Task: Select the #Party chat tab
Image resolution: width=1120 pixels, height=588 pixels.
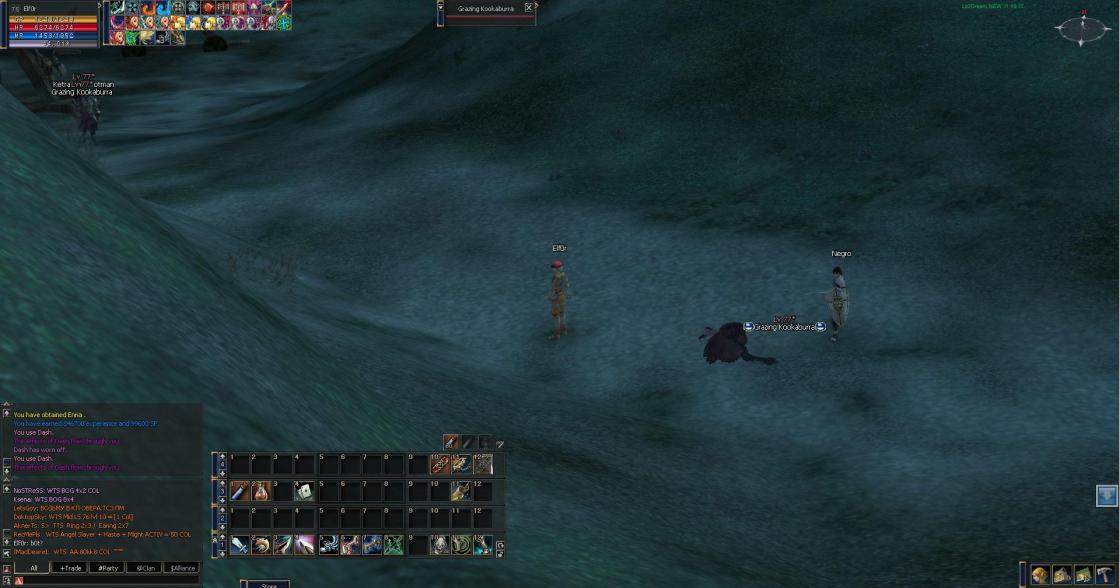Action: click(108, 567)
